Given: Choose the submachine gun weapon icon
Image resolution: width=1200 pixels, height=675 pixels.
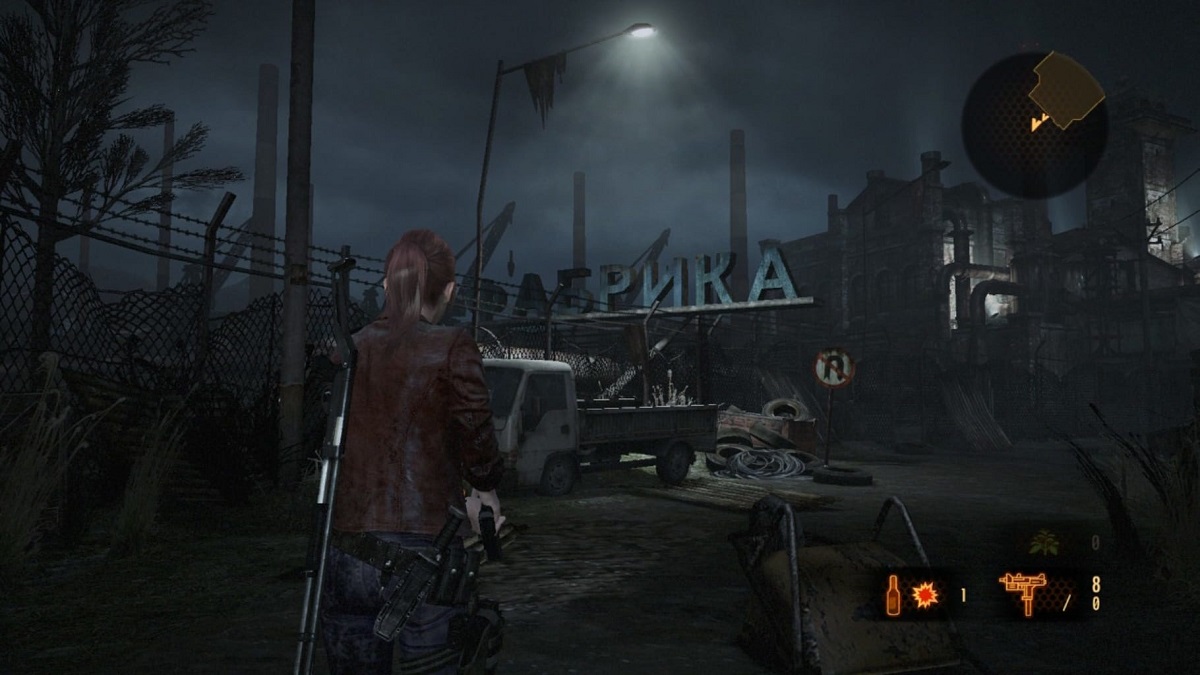Looking at the screenshot, I should [1025, 593].
